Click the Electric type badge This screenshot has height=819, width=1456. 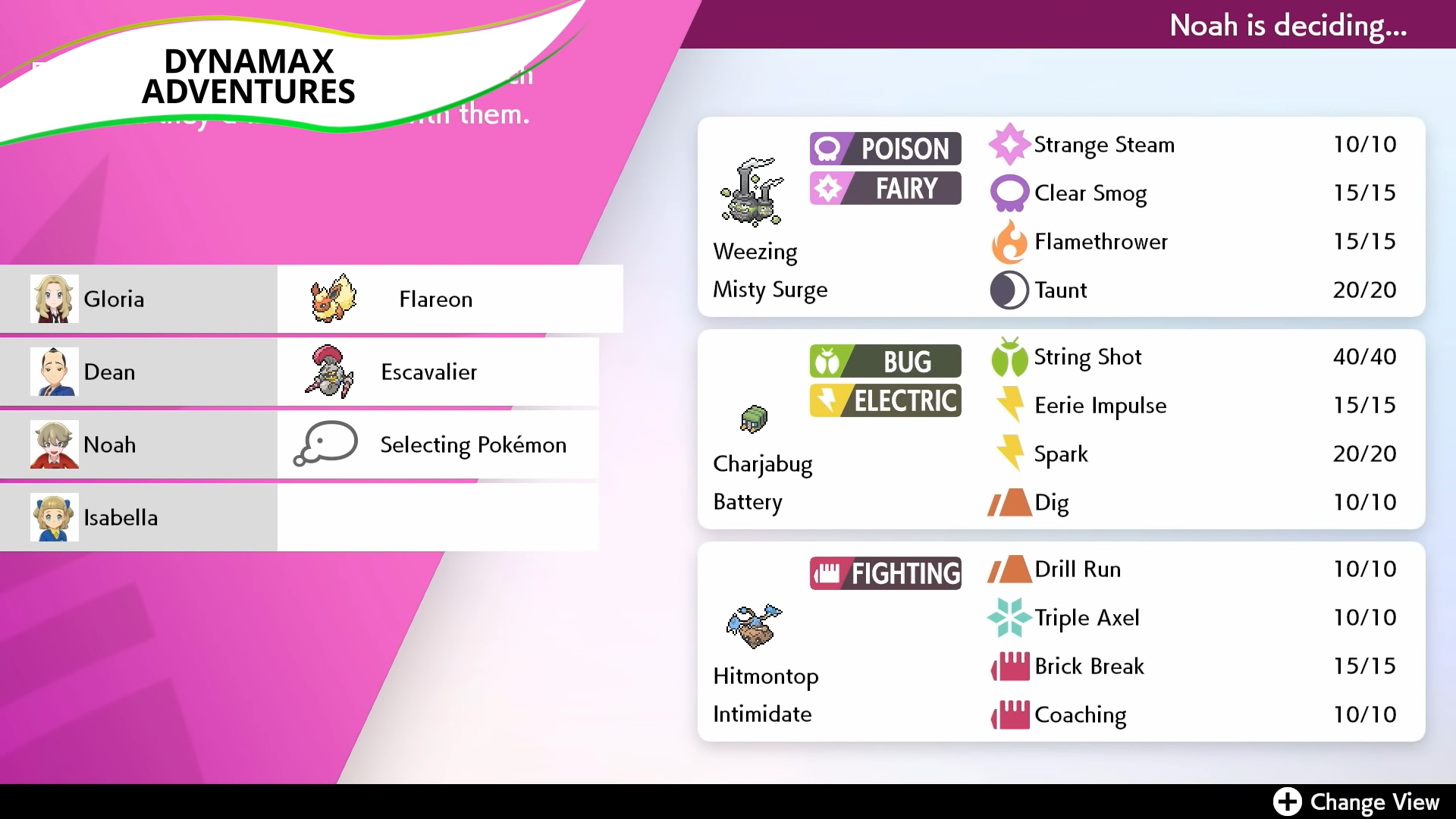pyautogui.click(x=884, y=401)
